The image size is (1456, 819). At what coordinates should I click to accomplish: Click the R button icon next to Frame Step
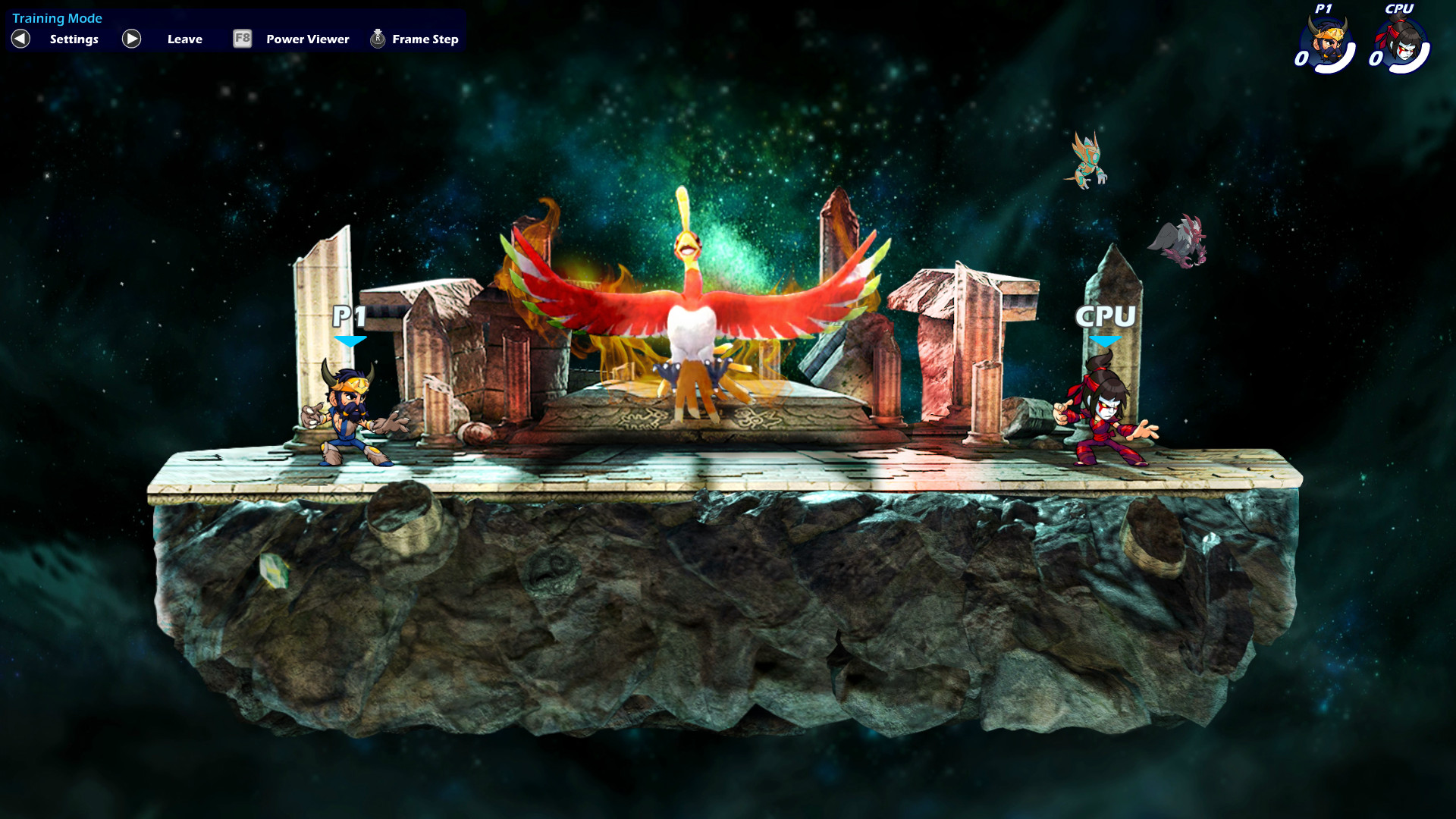point(376,38)
